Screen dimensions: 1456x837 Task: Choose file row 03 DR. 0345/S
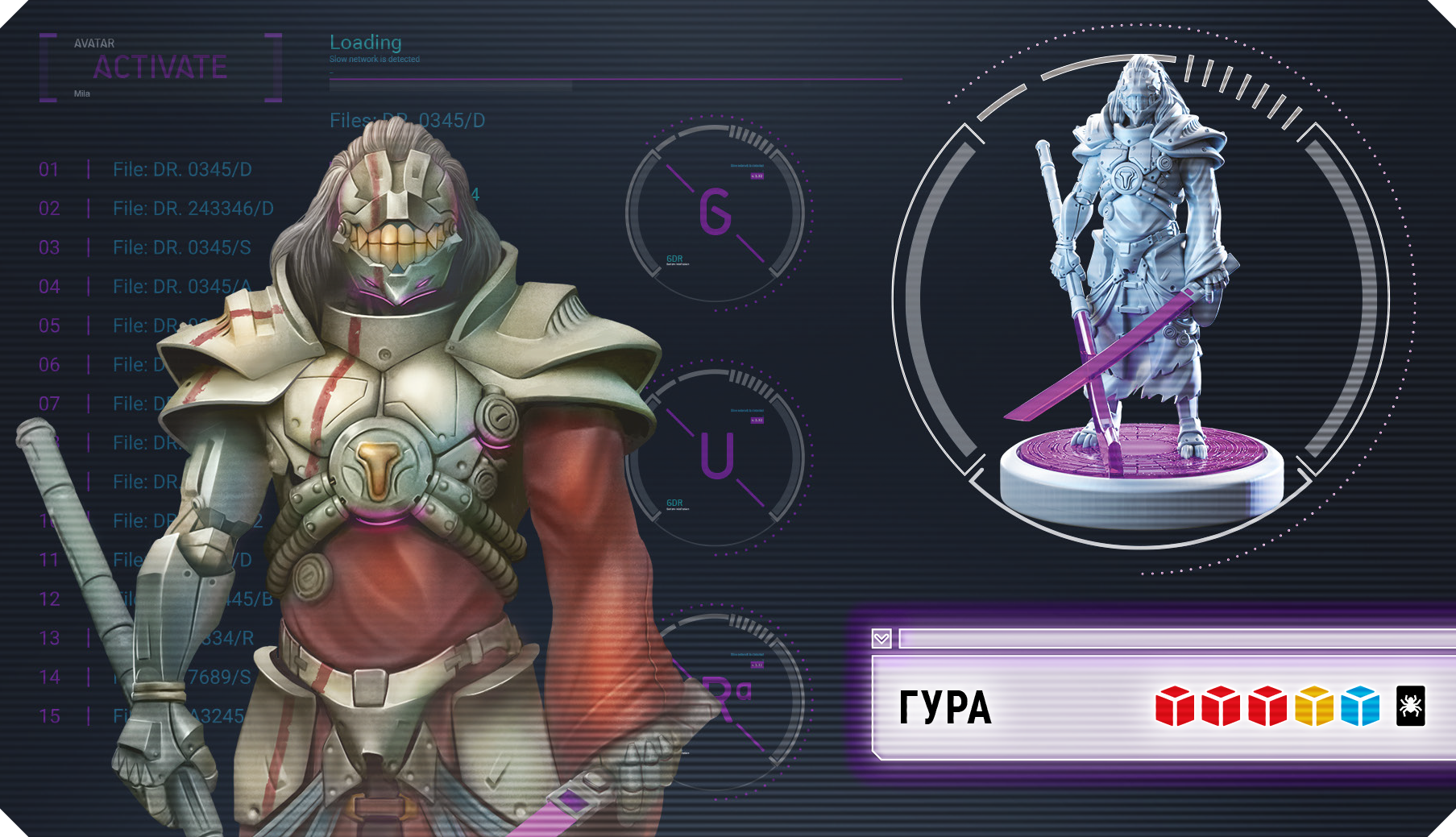[x=181, y=247]
